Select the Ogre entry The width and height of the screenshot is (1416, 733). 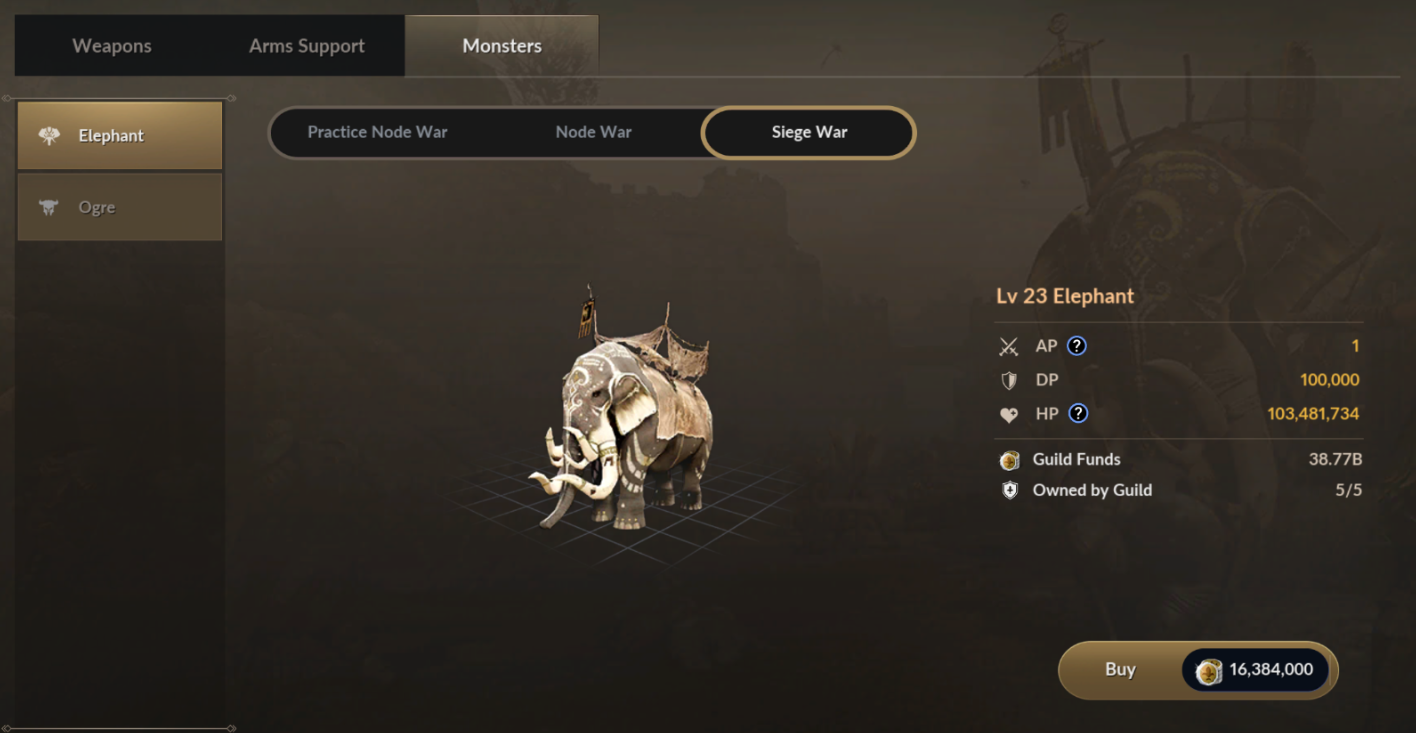120,207
